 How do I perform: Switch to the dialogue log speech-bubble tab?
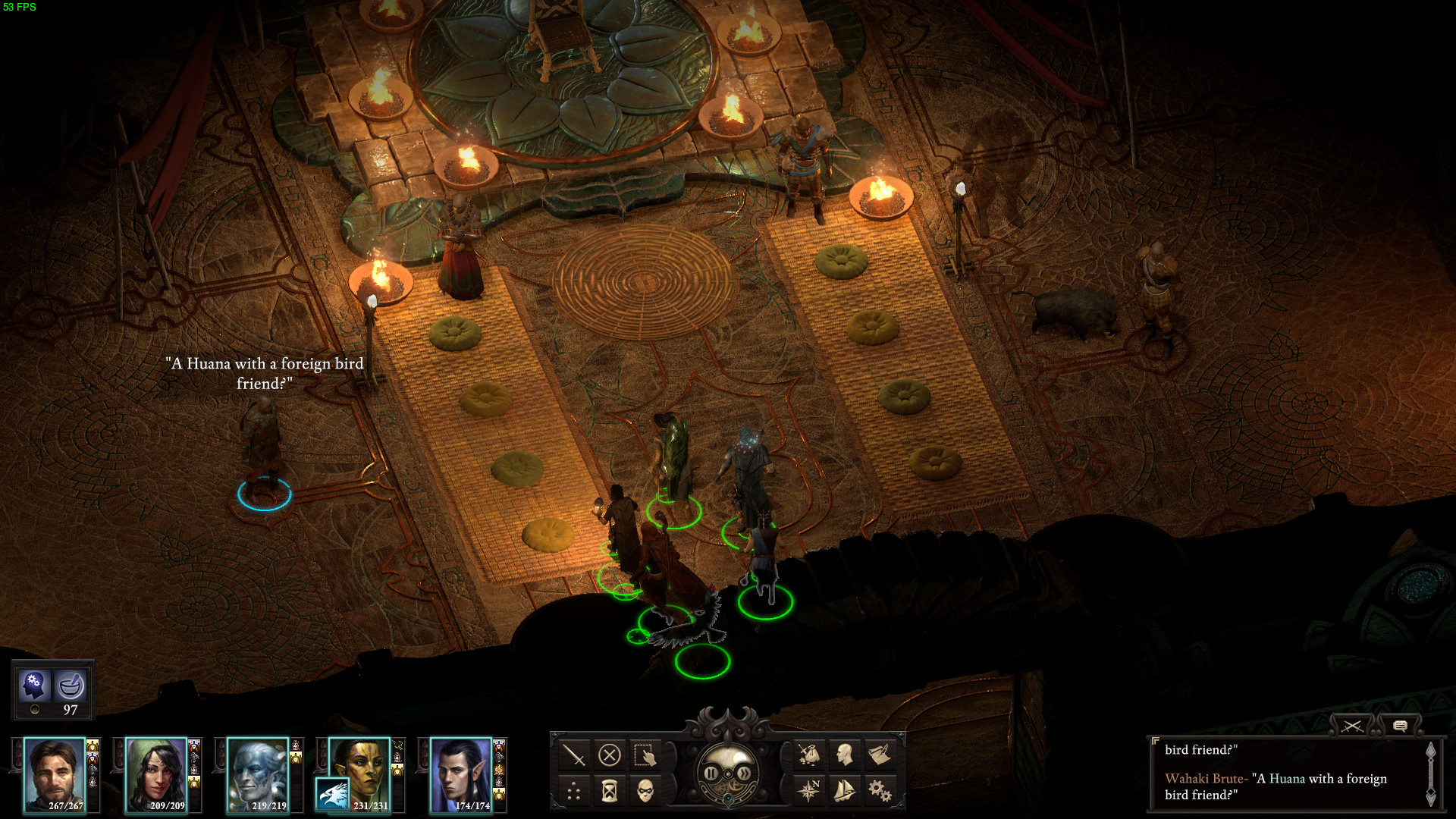point(1400,726)
